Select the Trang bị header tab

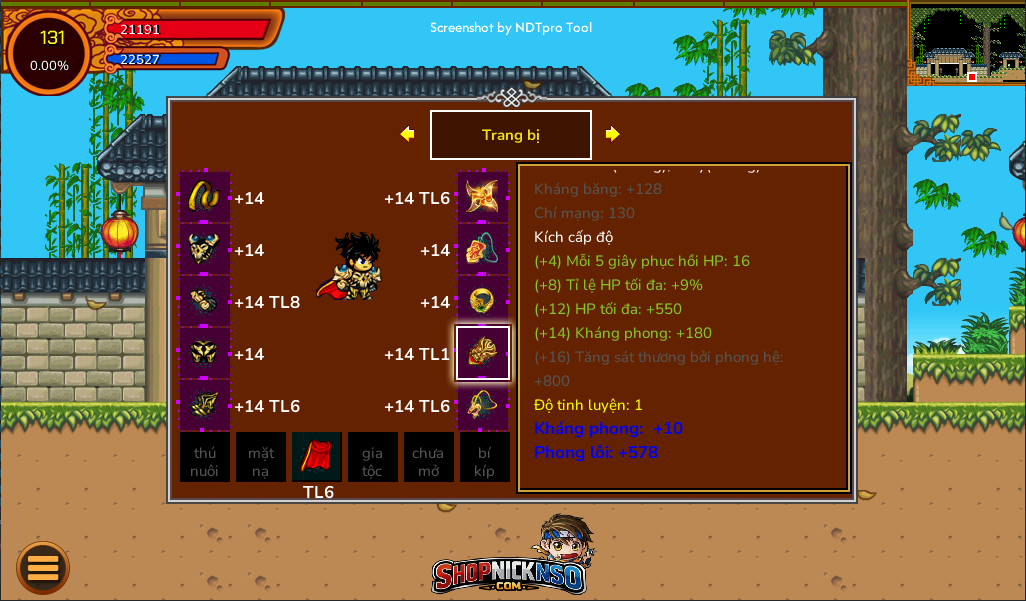click(510, 135)
